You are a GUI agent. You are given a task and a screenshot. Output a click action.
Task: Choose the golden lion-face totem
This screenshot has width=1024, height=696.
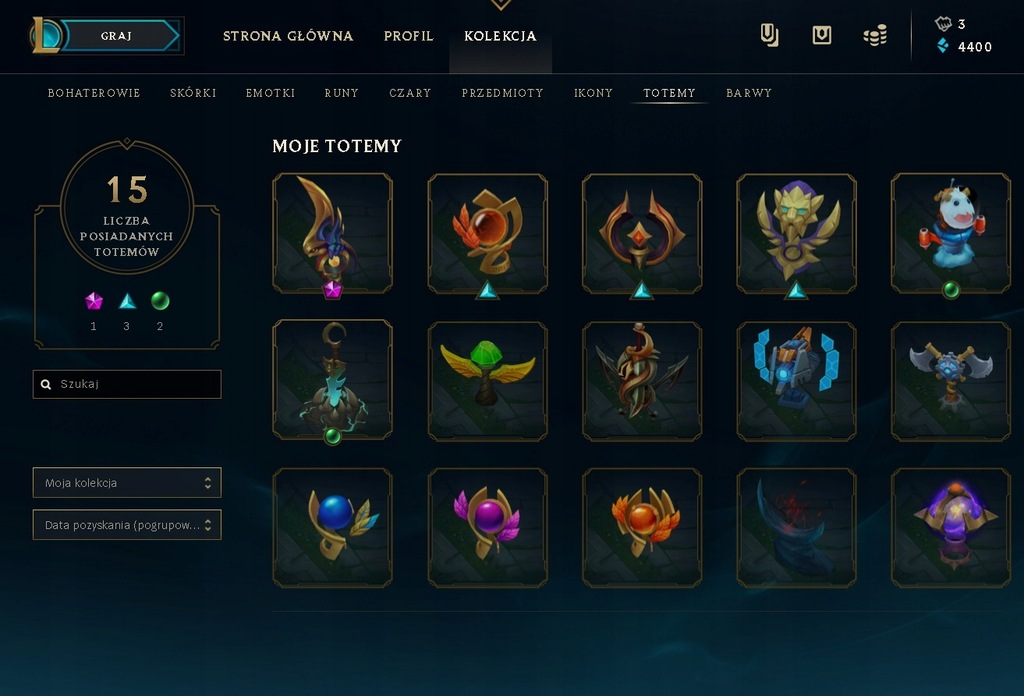pos(796,233)
